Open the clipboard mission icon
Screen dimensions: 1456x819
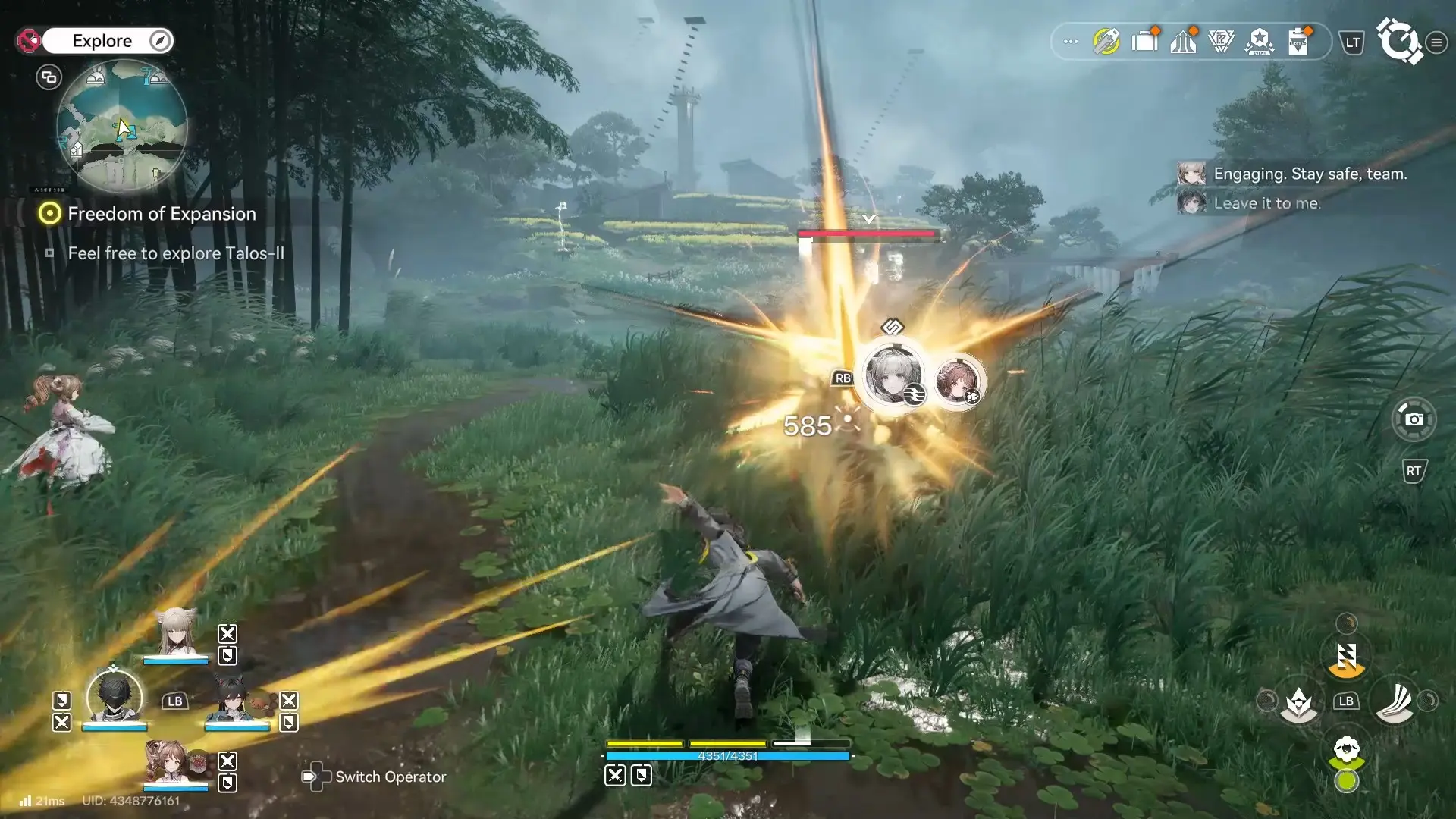pyautogui.click(x=1298, y=41)
